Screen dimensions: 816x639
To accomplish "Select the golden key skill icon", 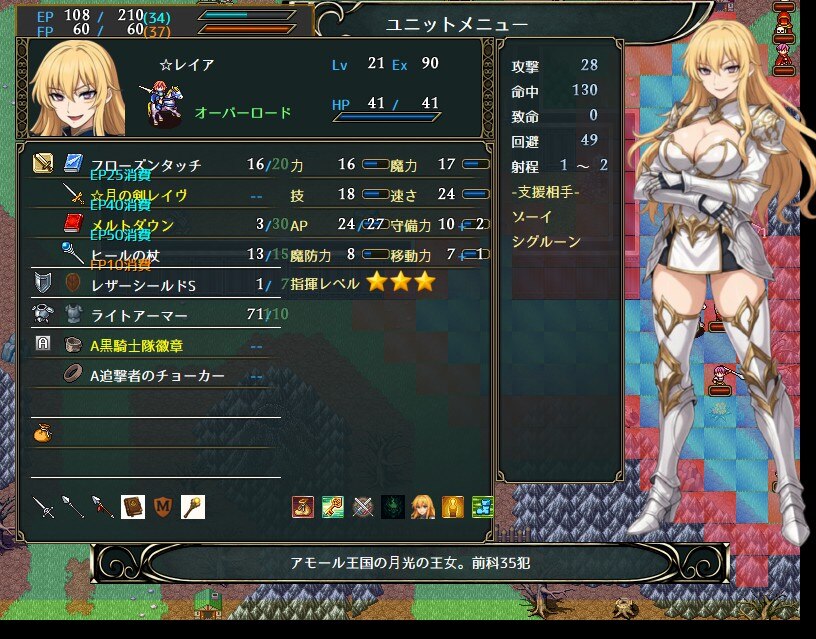I will coord(333,507).
